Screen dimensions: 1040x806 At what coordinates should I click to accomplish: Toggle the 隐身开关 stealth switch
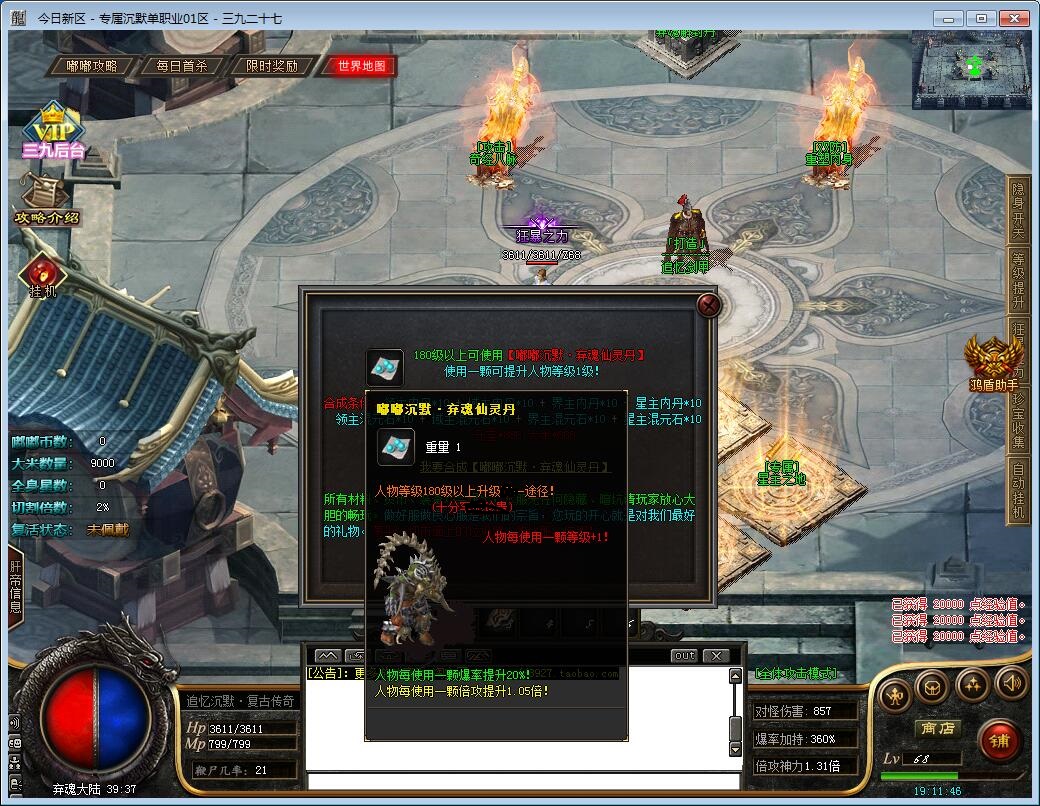[1019, 210]
